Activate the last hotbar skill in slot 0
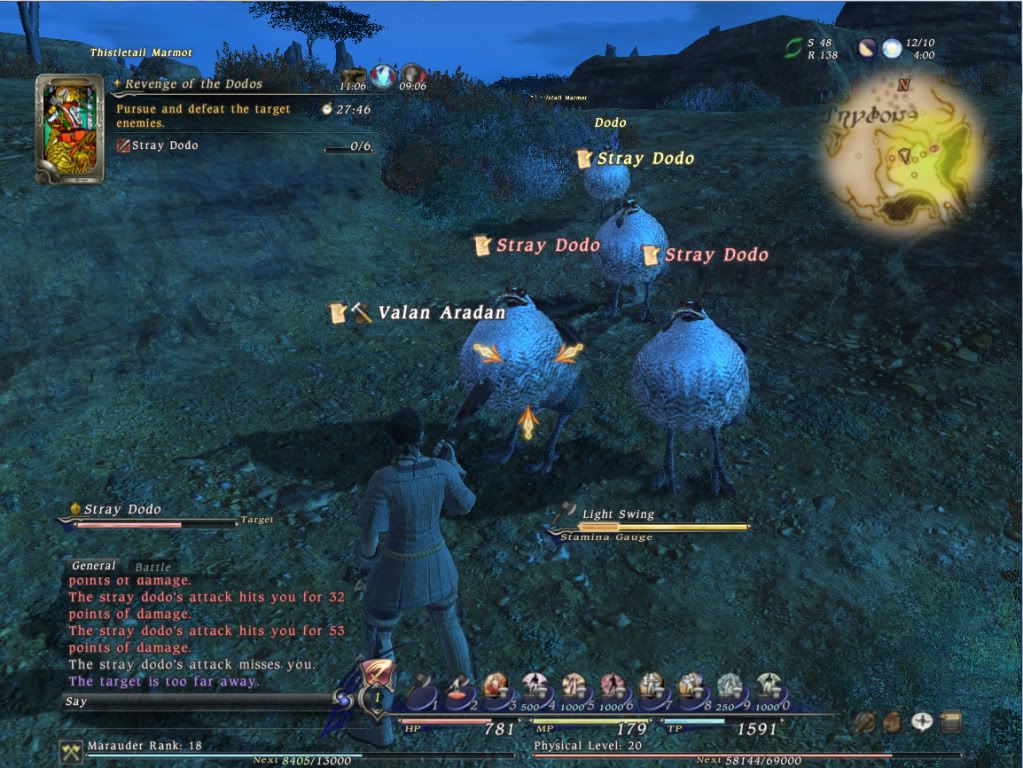 (768, 688)
